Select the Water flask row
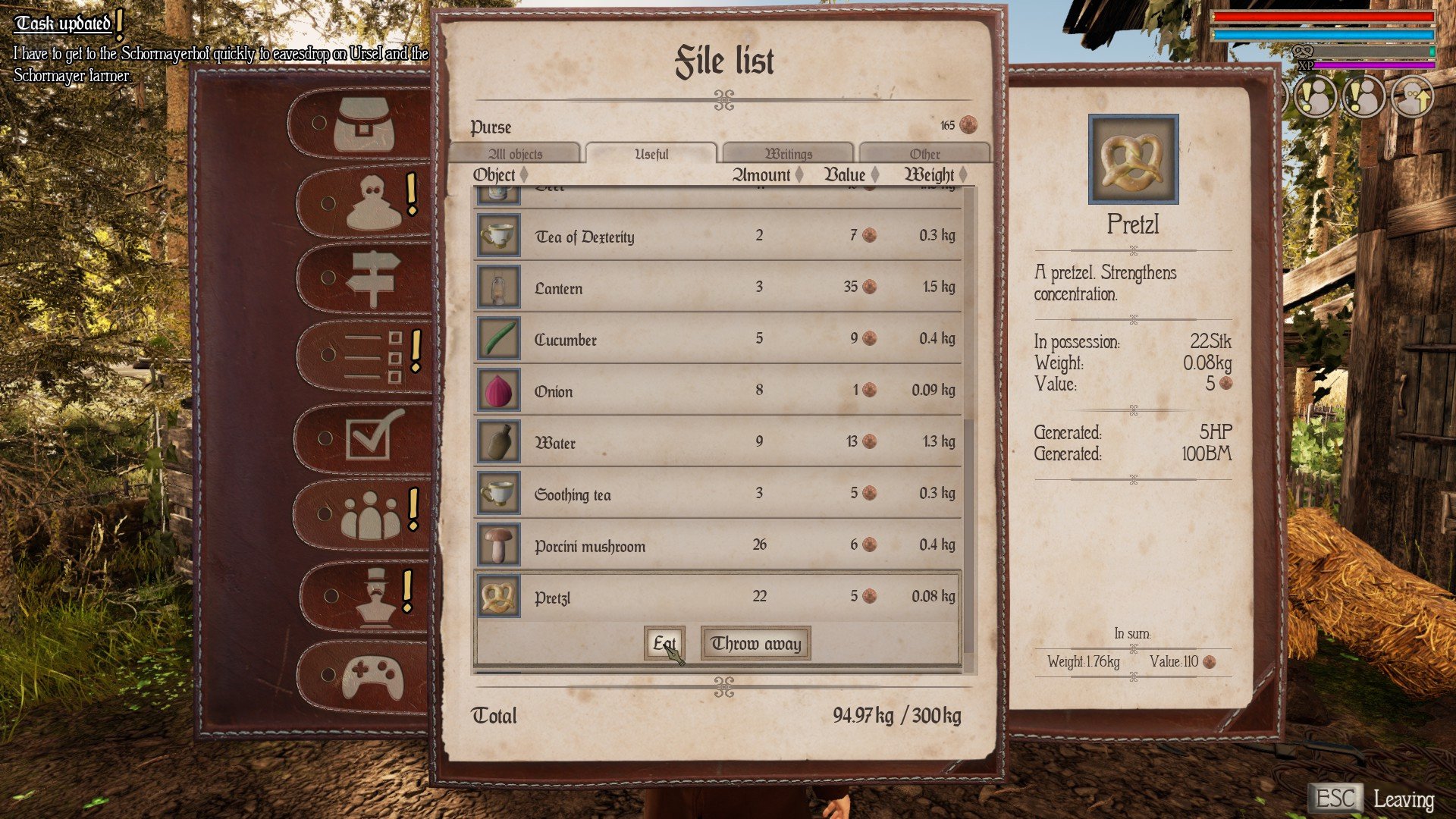Viewport: 1456px width, 819px height. [x=717, y=442]
